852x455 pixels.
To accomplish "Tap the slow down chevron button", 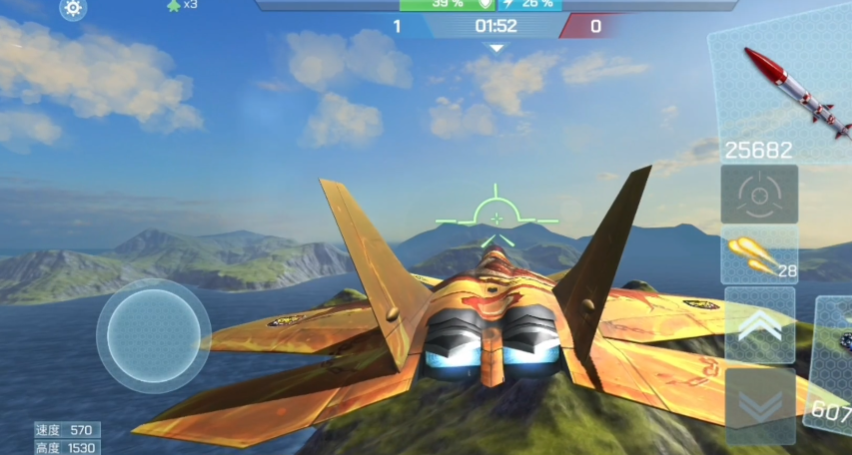I will 759,405.
